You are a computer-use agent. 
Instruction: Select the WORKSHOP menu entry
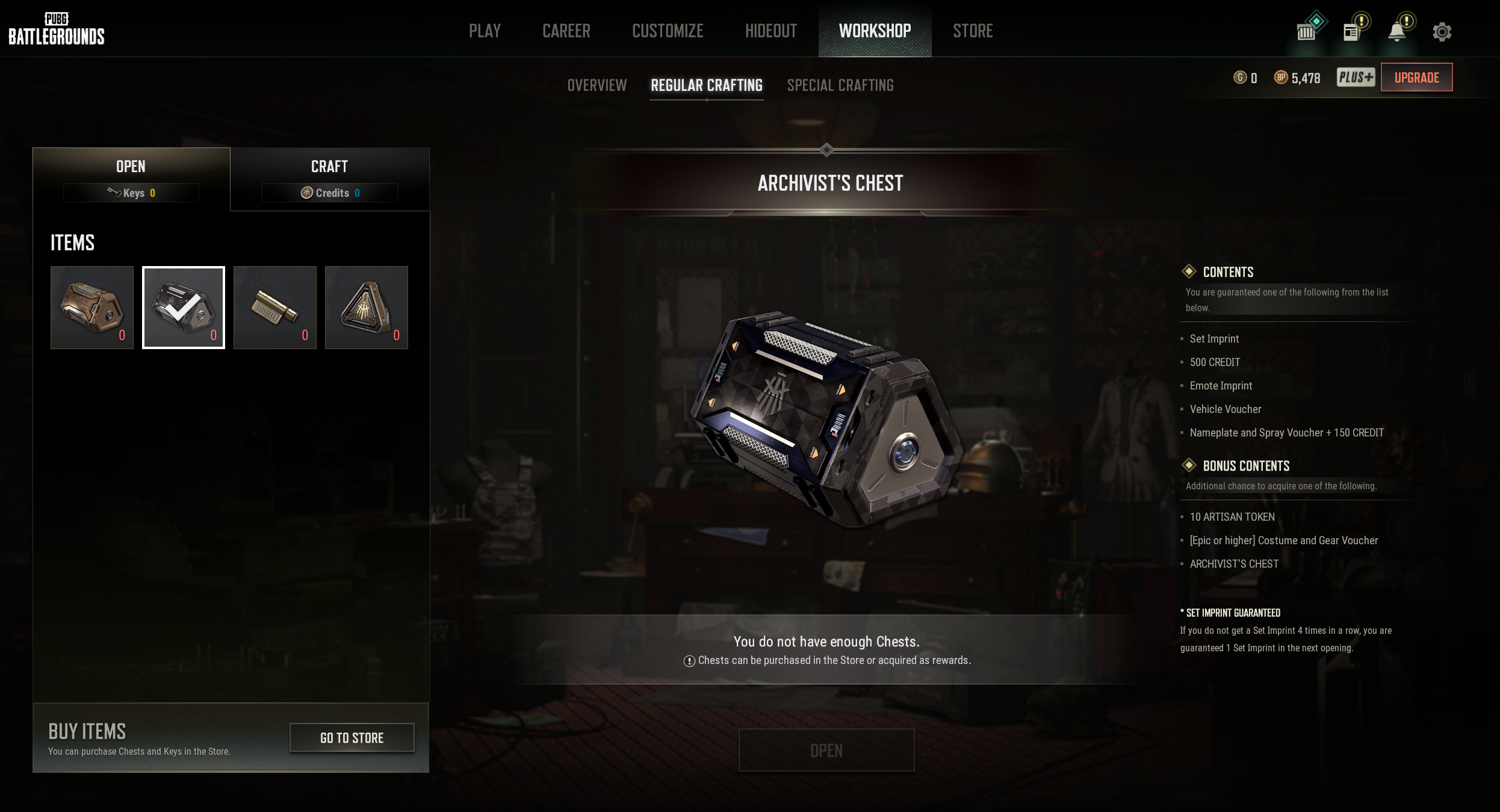875,31
